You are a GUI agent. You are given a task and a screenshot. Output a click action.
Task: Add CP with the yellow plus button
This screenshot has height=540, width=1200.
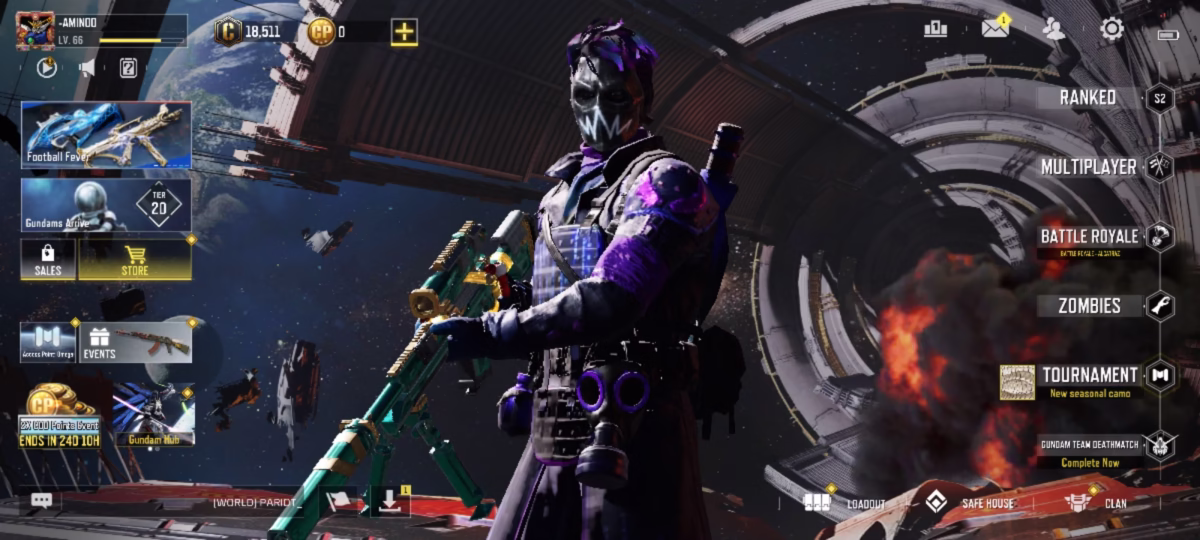click(404, 32)
